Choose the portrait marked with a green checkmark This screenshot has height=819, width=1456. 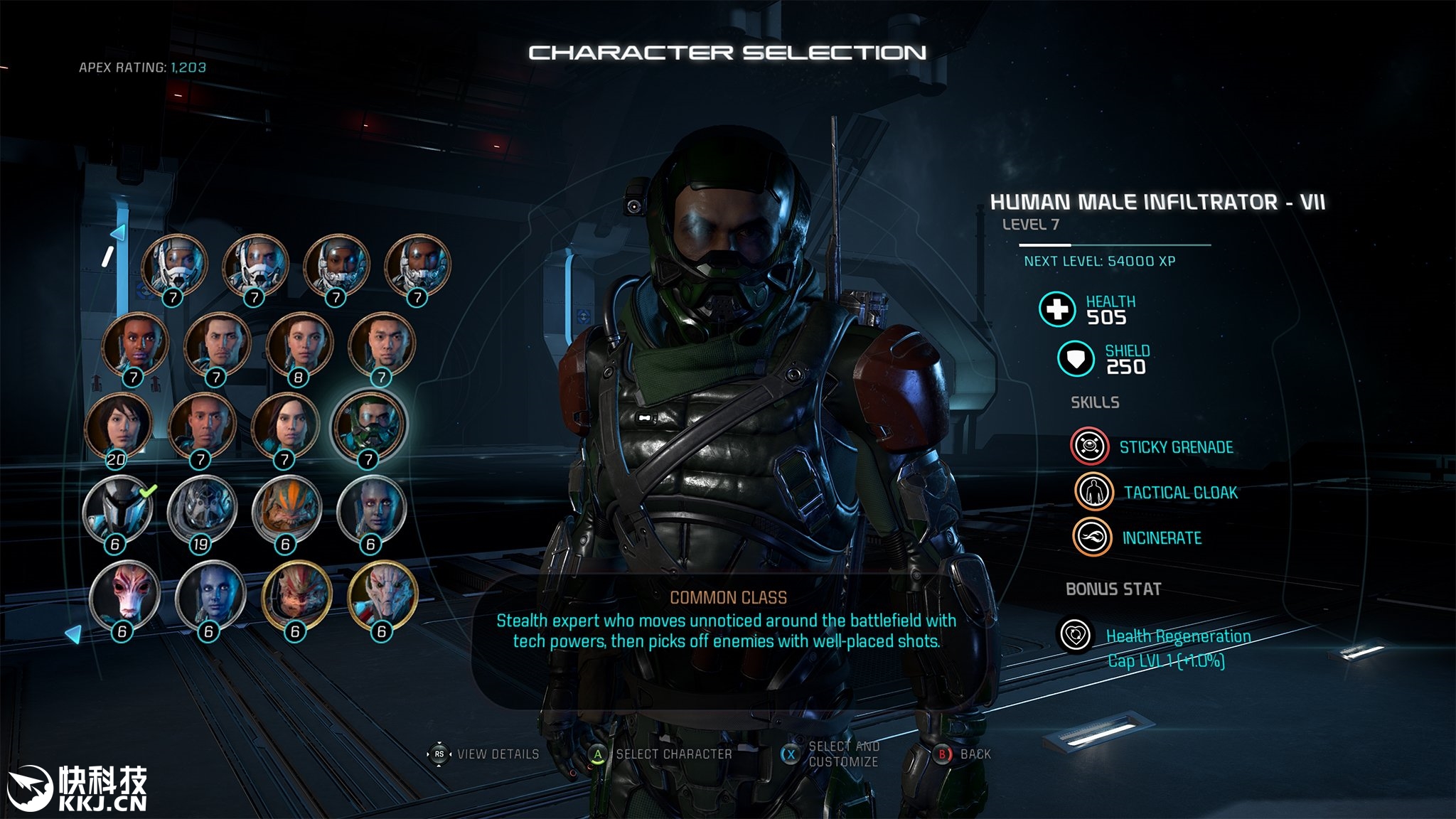pyautogui.click(x=118, y=510)
